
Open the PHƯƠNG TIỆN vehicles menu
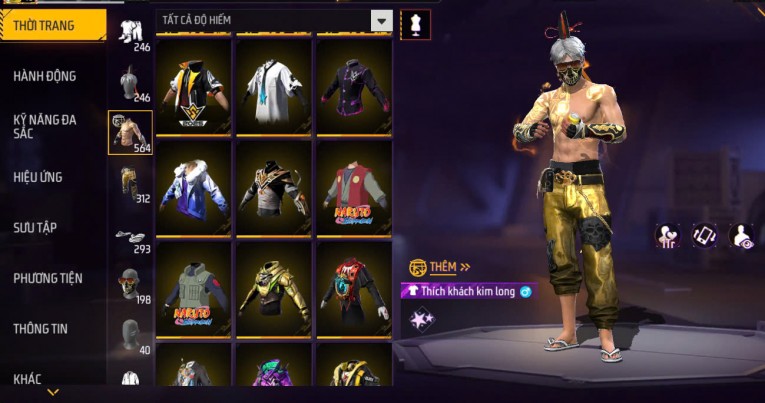[48, 278]
